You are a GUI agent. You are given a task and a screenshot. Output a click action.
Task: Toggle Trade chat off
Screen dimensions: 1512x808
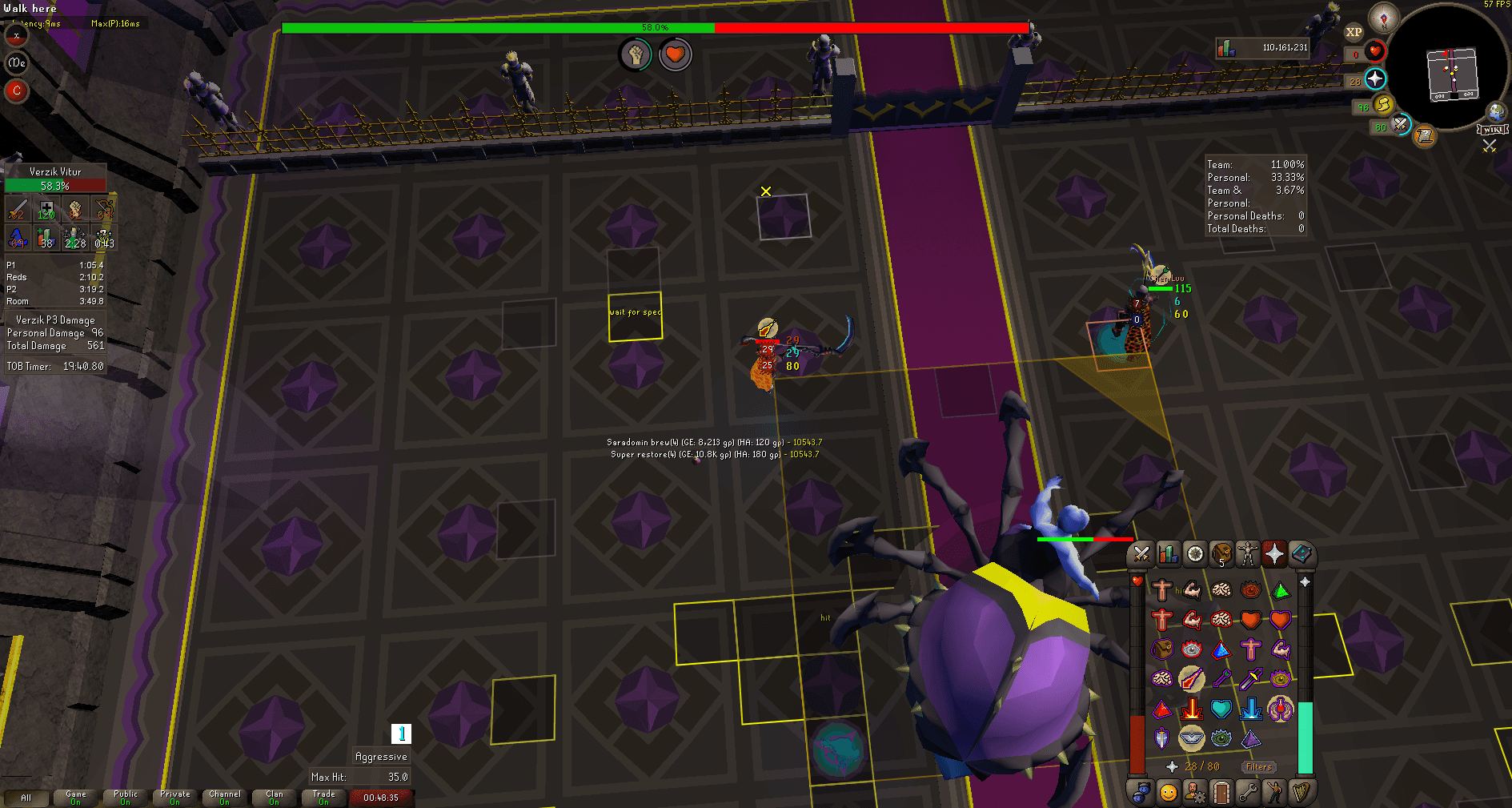(323, 795)
